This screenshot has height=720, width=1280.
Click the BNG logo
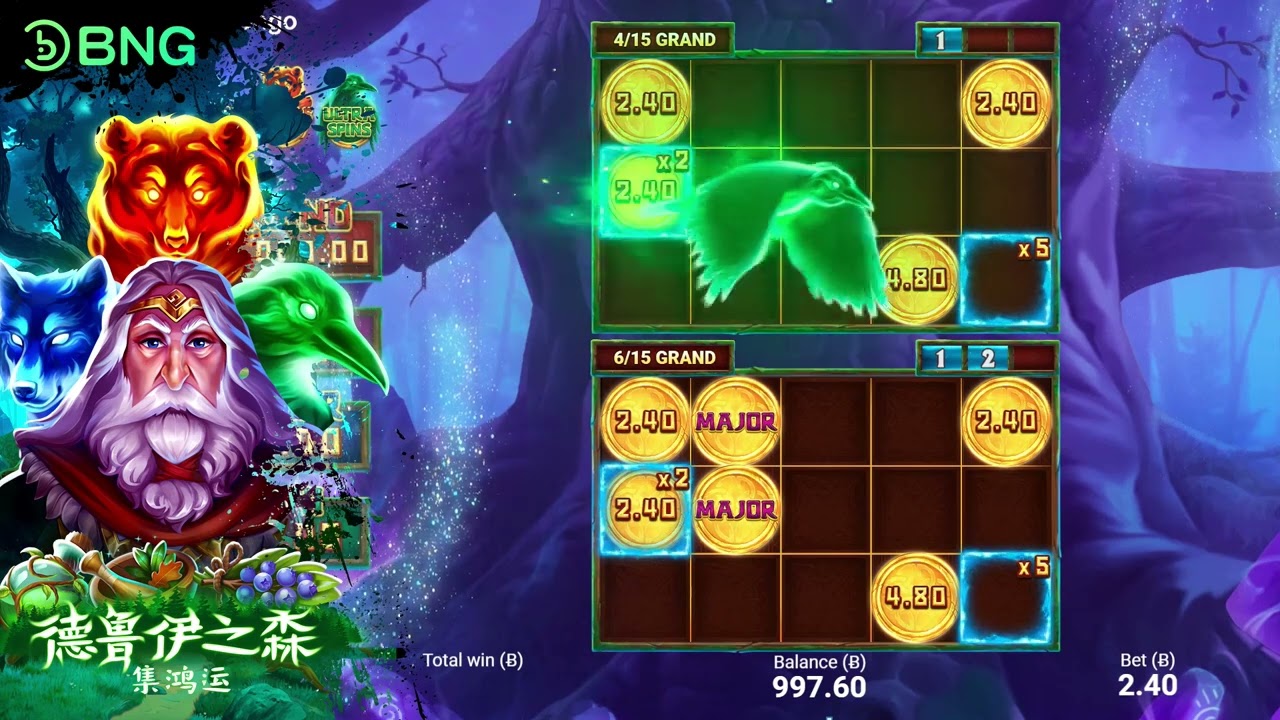110,46
